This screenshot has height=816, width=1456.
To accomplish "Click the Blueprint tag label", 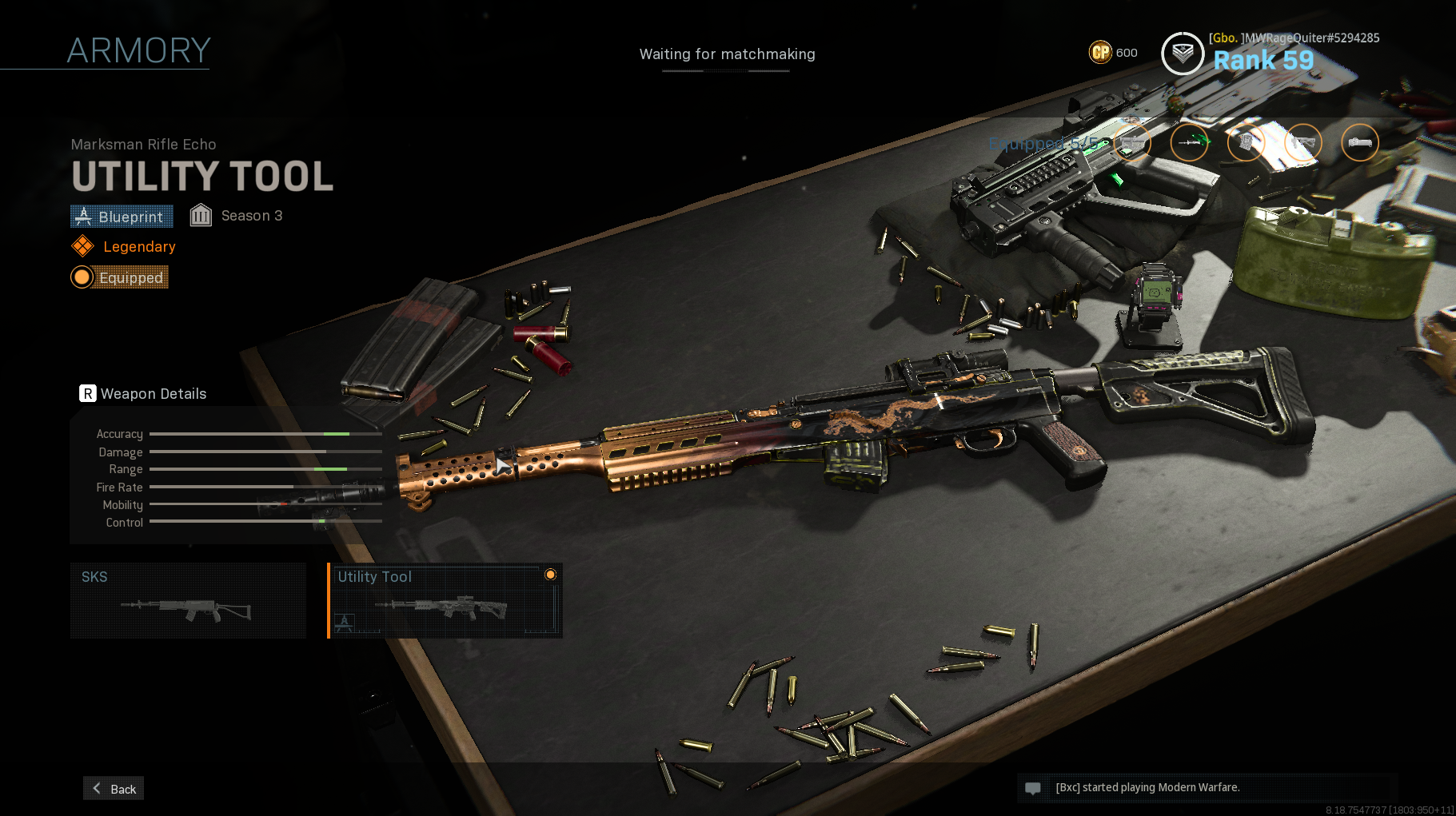I will tap(122, 217).
